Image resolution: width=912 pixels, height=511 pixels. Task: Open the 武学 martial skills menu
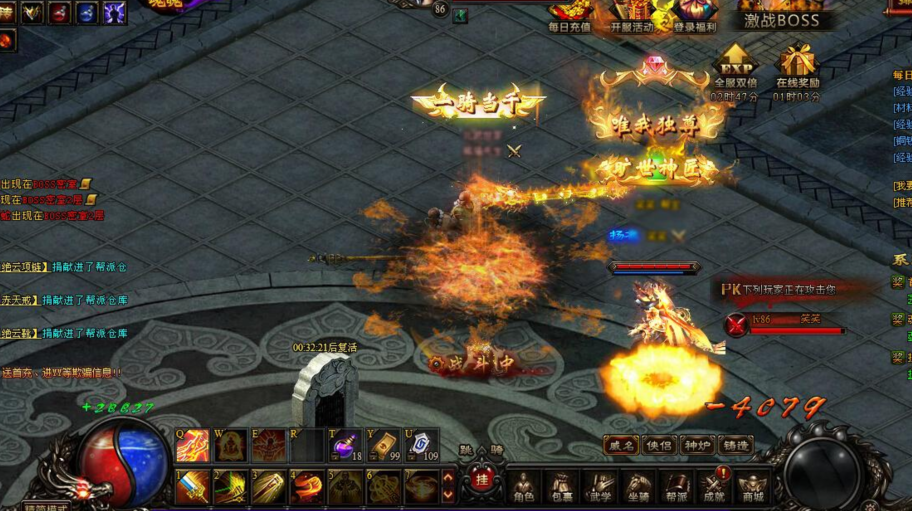click(600, 485)
